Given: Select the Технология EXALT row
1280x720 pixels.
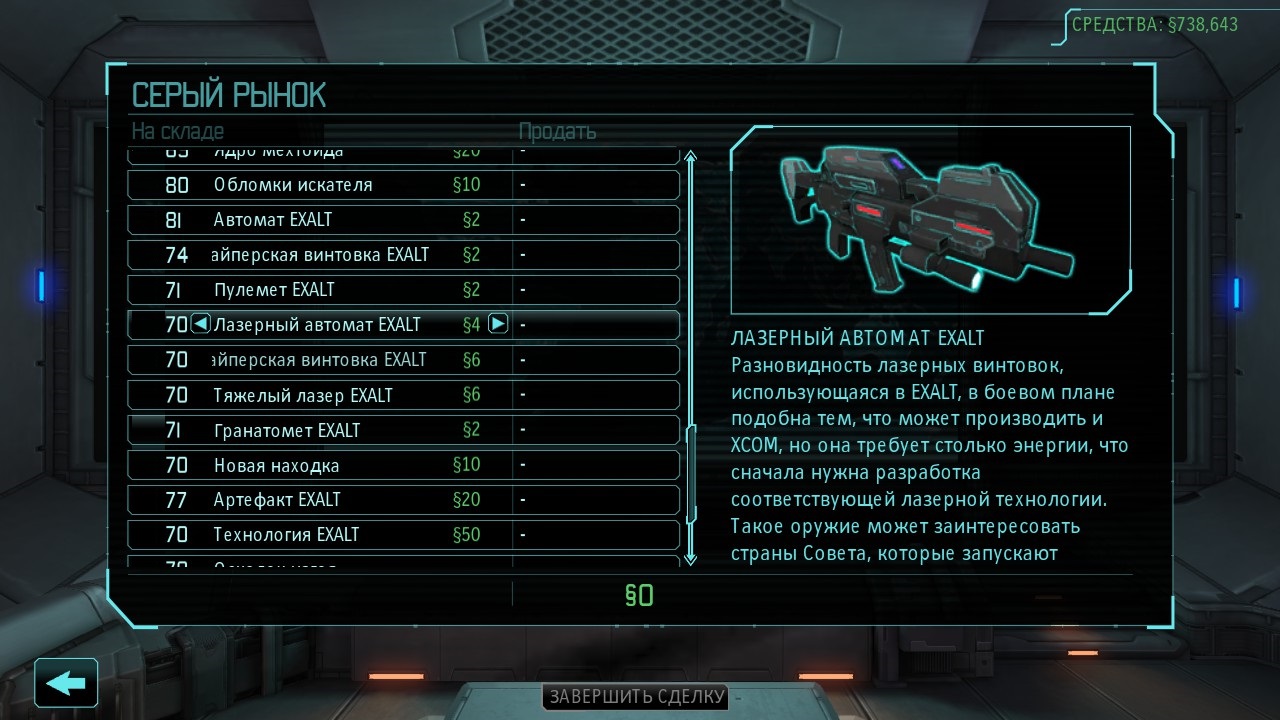Looking at the screenshot, I should [404, 535].
